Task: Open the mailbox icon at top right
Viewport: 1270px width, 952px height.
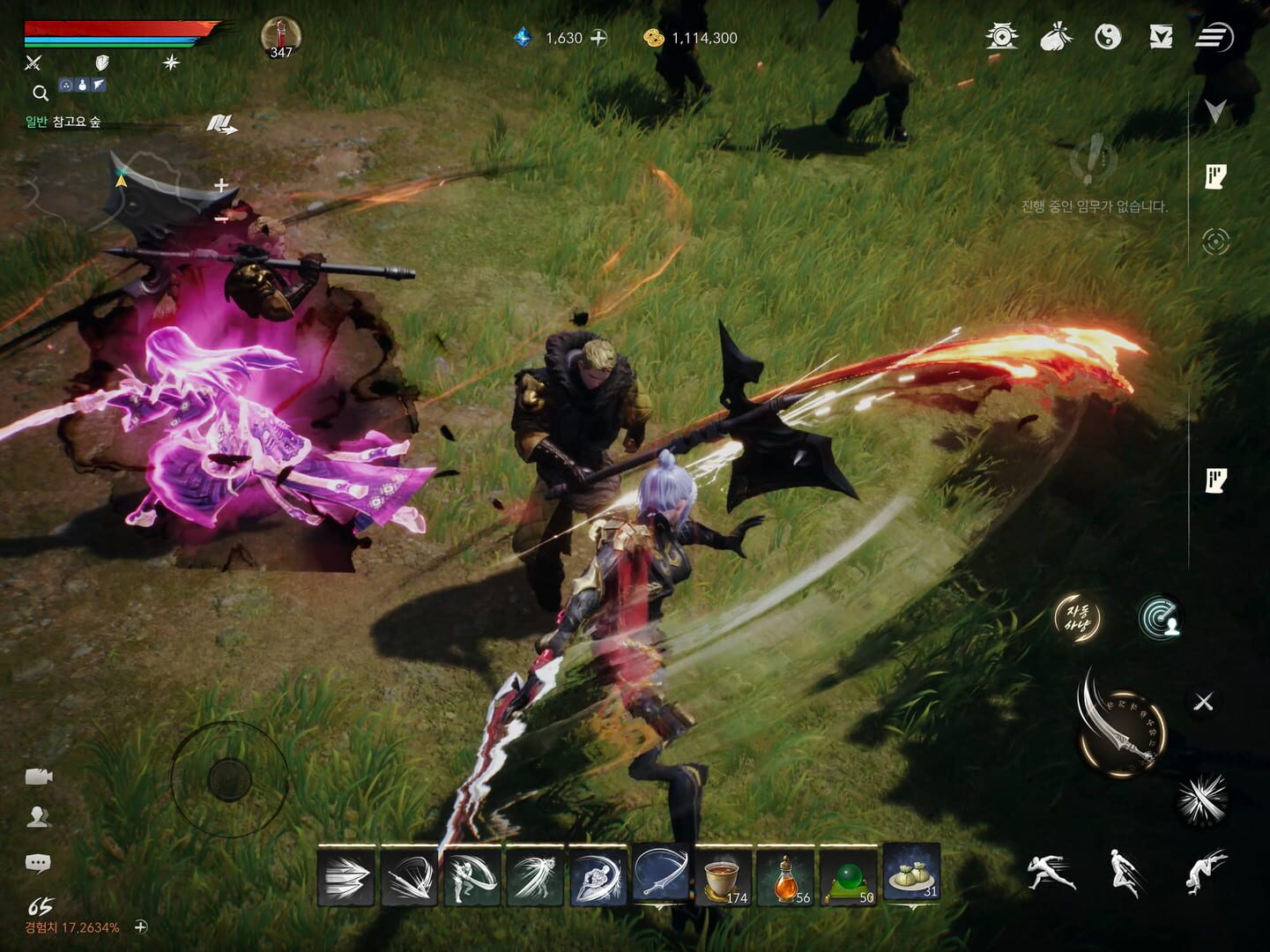Action: point(1163,38)
